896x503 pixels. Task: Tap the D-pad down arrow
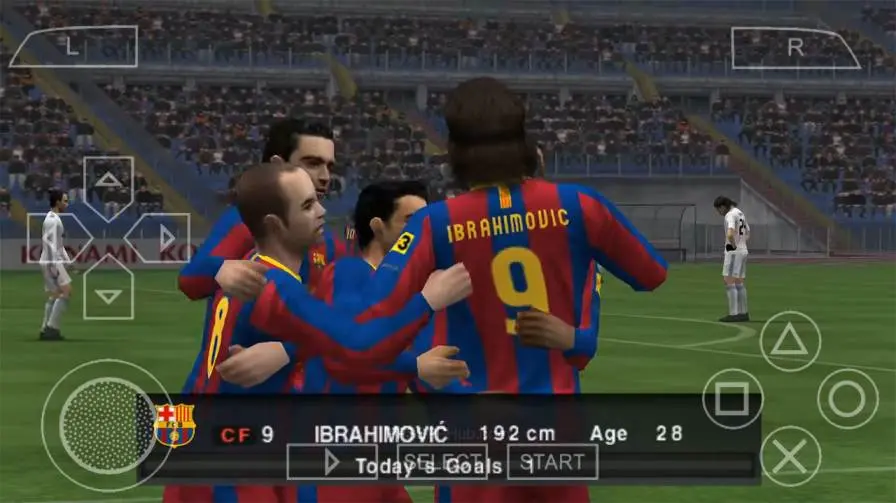108,294
